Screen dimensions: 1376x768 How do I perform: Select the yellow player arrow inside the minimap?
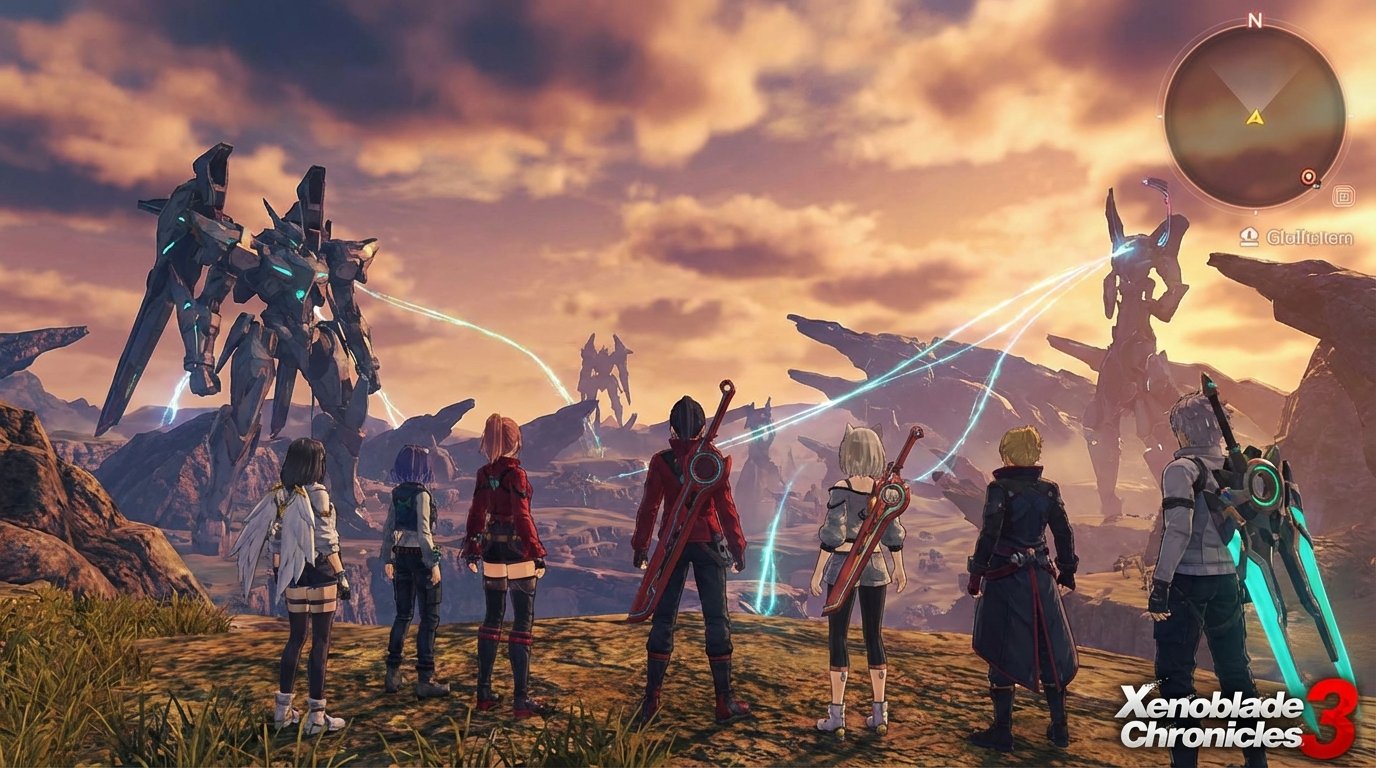(1256, 119)
